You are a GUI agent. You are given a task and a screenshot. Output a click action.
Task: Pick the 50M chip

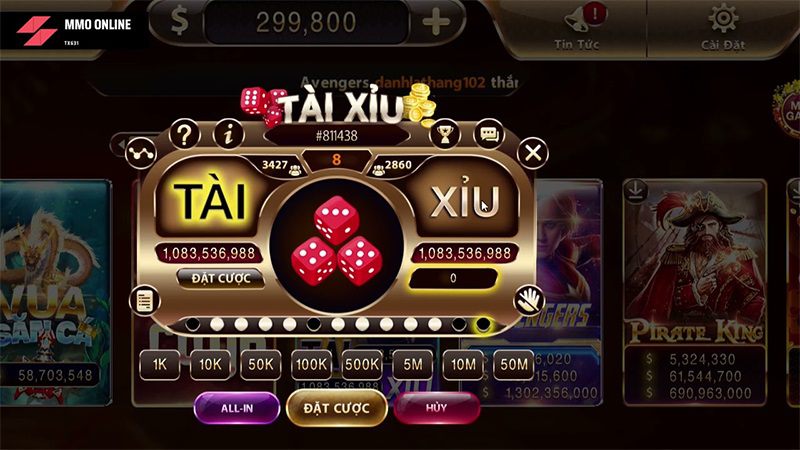coord(514,366)
